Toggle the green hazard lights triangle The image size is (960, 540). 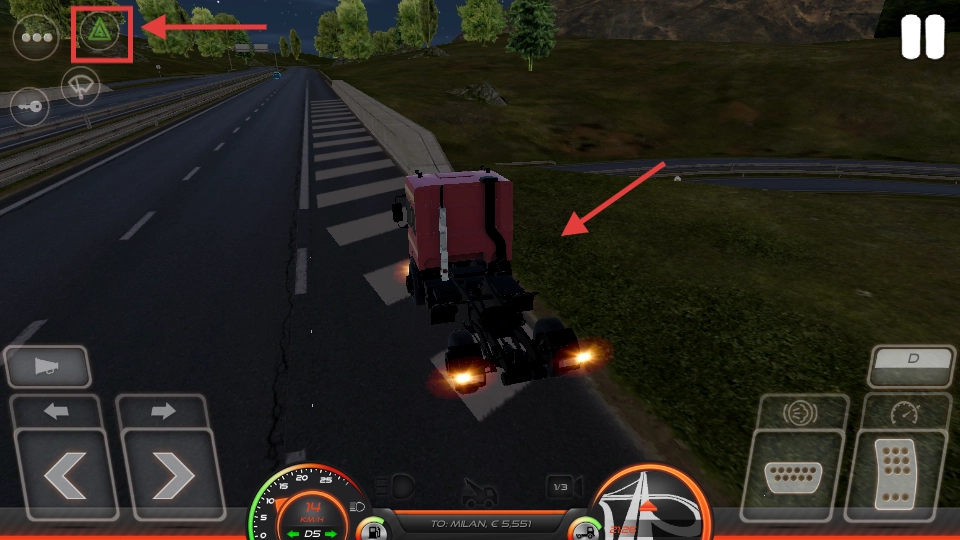point(100,33)
